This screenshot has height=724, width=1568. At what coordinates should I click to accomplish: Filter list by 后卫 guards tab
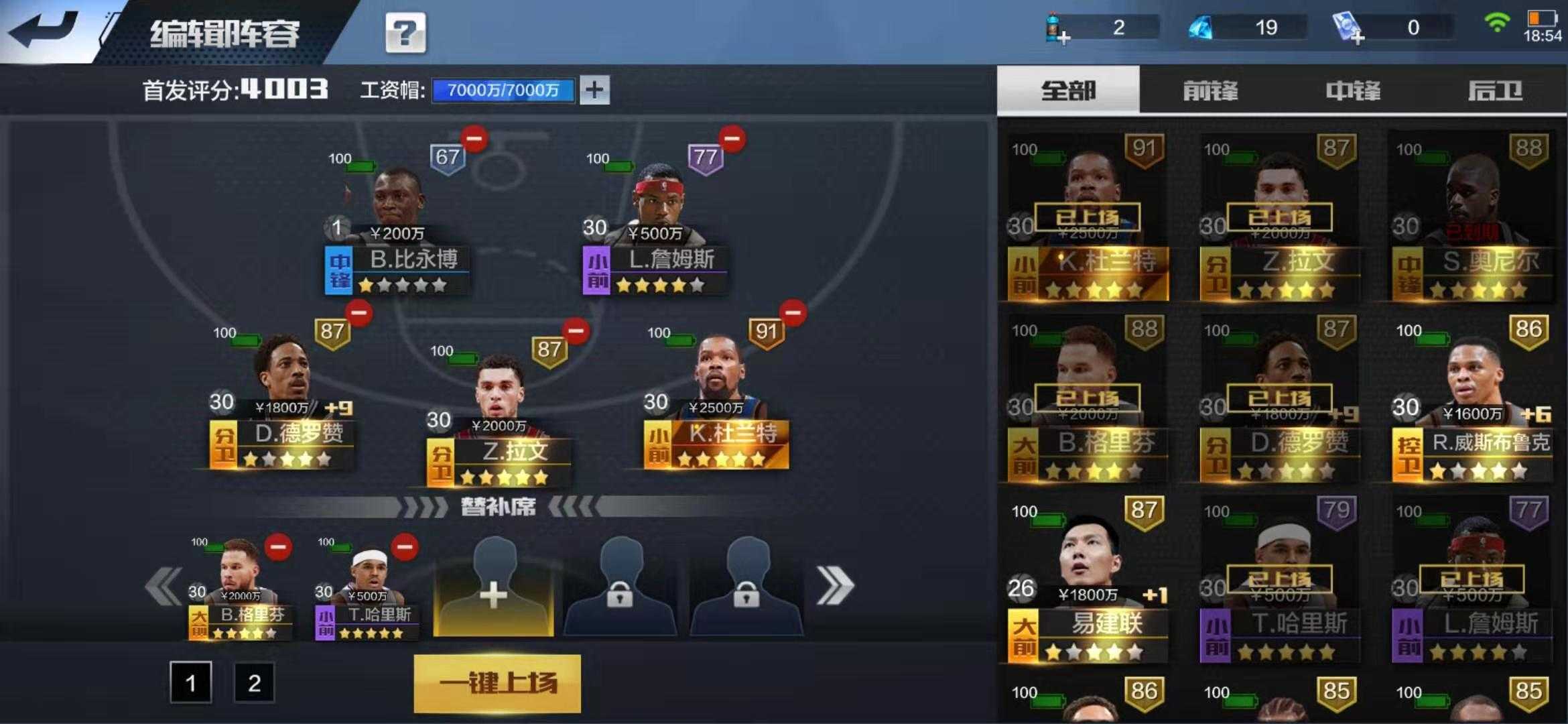(x=1495, y=90)
